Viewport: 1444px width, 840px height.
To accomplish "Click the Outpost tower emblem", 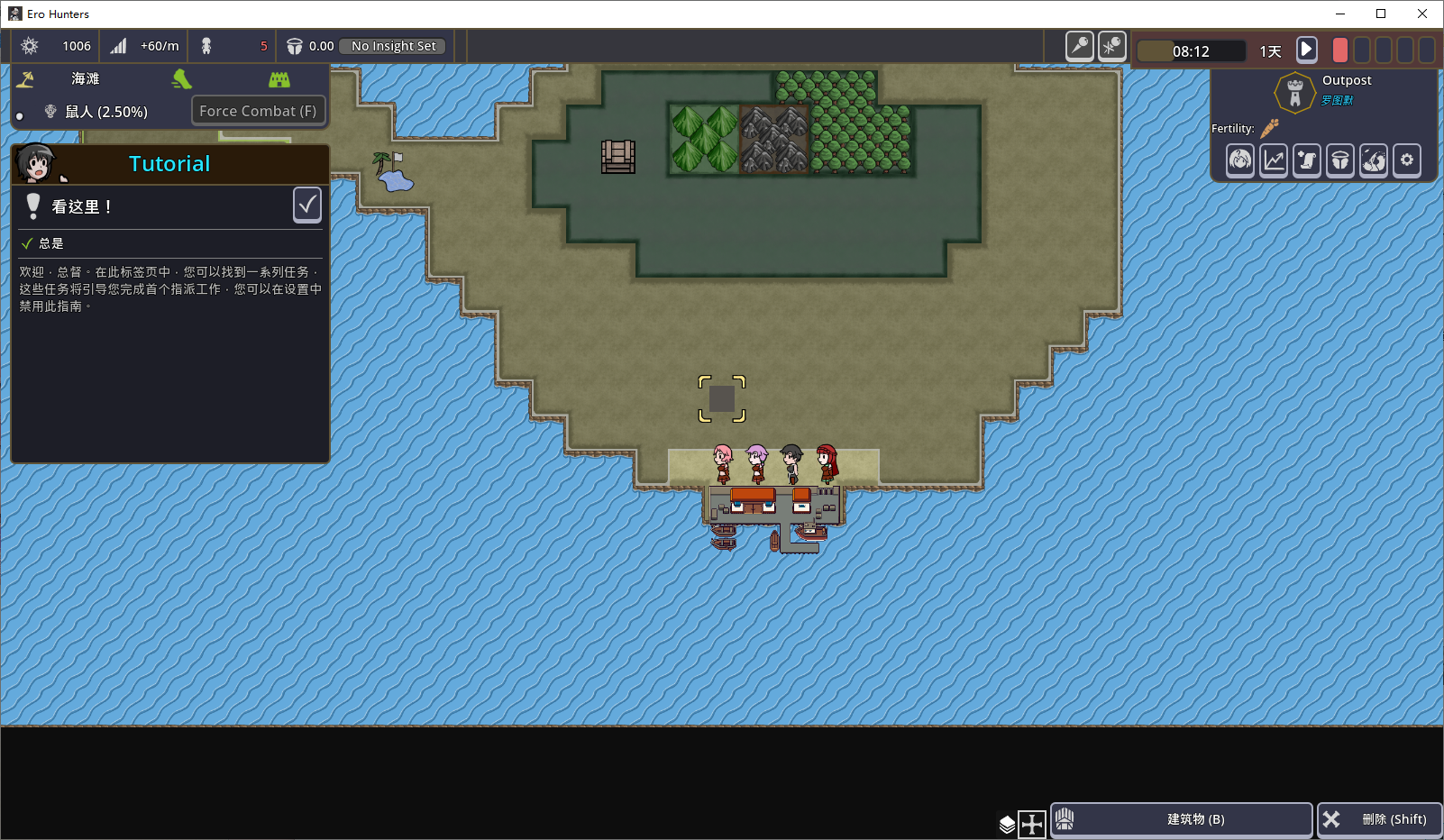I will 1295,92.
